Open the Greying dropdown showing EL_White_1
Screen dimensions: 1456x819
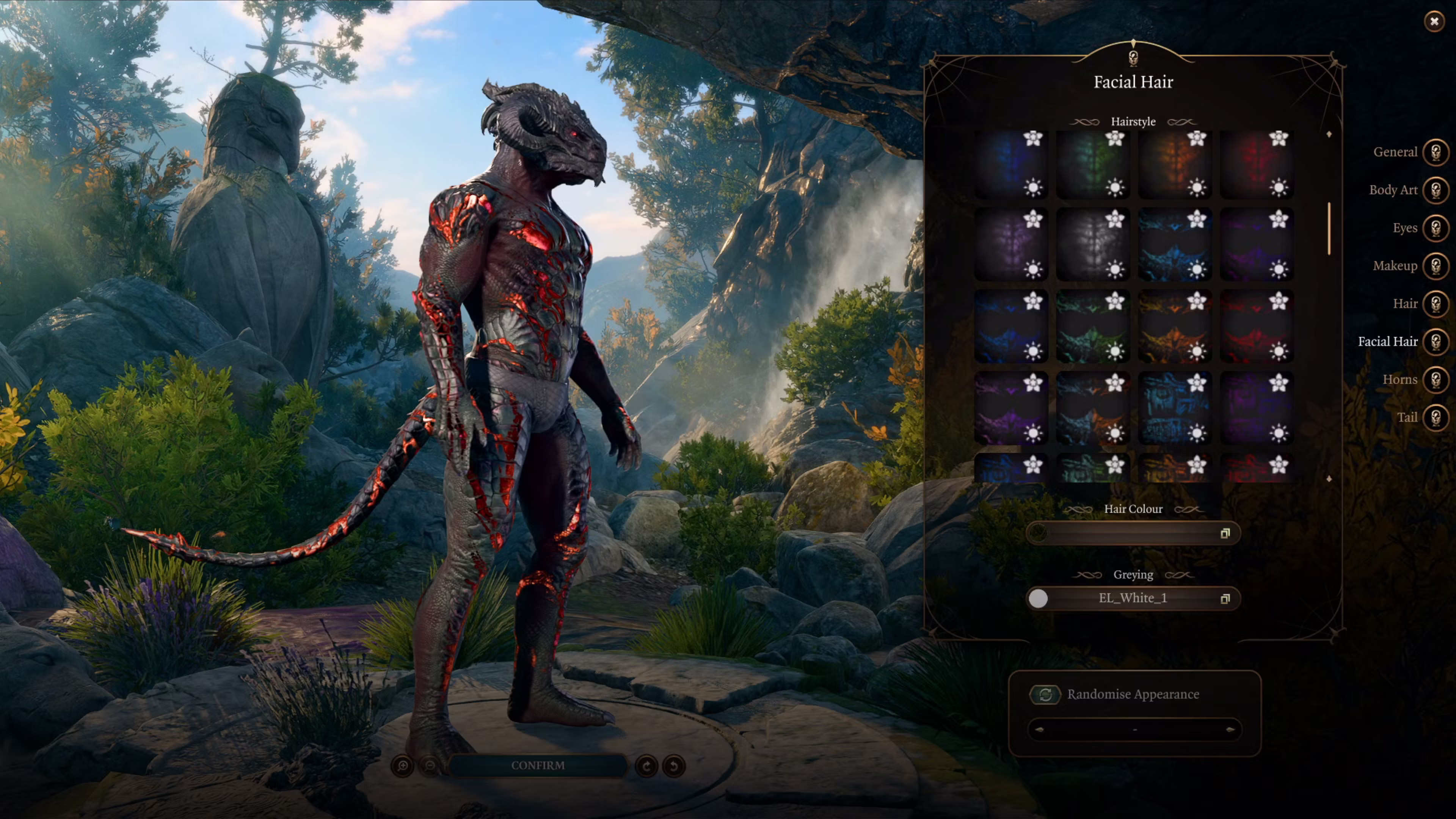pos(1133,598)
